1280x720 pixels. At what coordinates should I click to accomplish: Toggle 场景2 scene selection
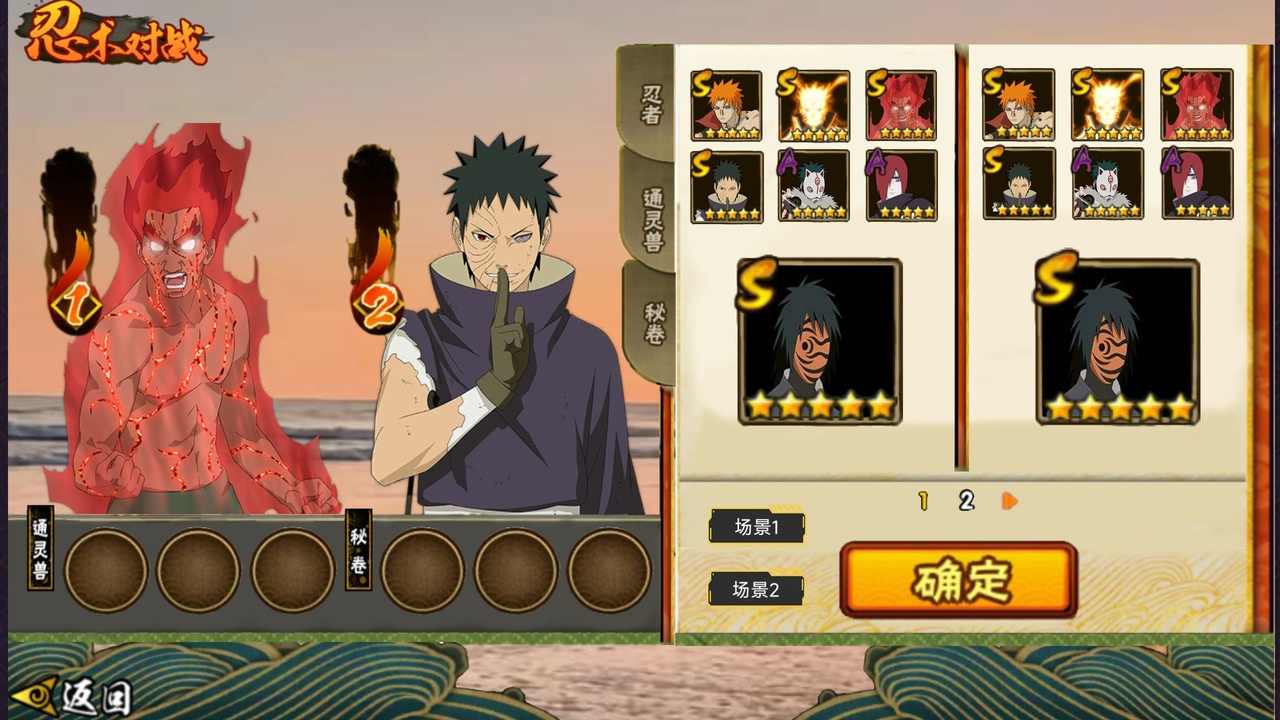point(756,590)
